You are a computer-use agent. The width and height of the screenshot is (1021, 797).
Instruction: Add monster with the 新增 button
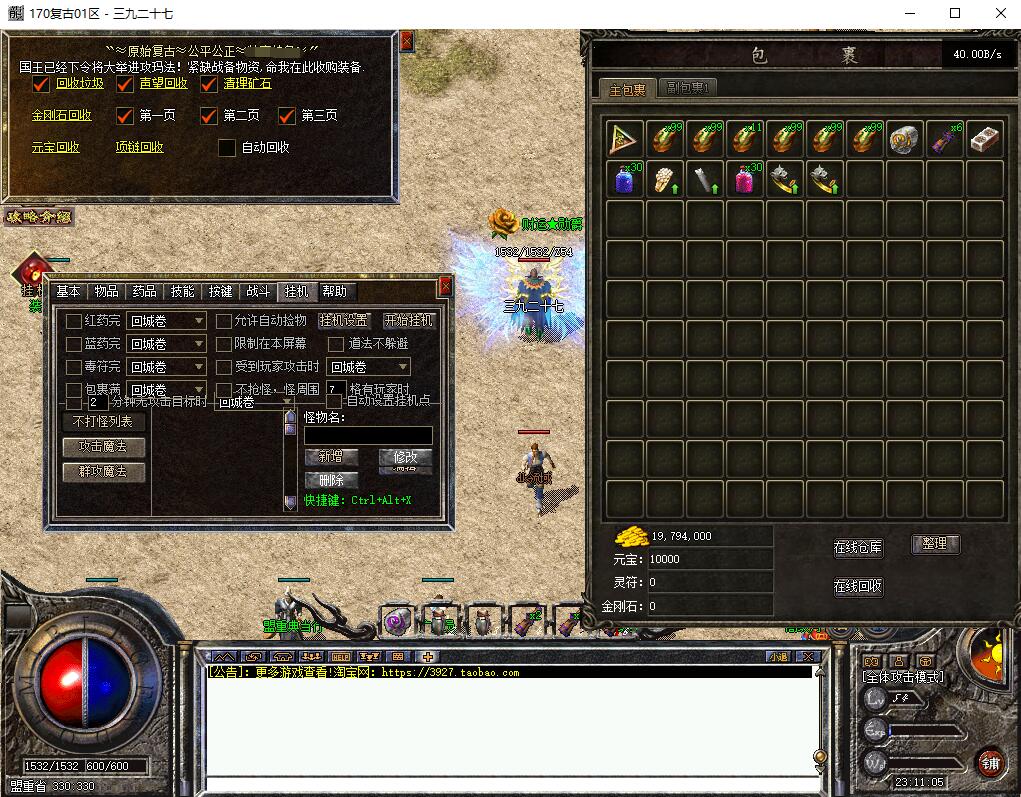pos(331,456)
